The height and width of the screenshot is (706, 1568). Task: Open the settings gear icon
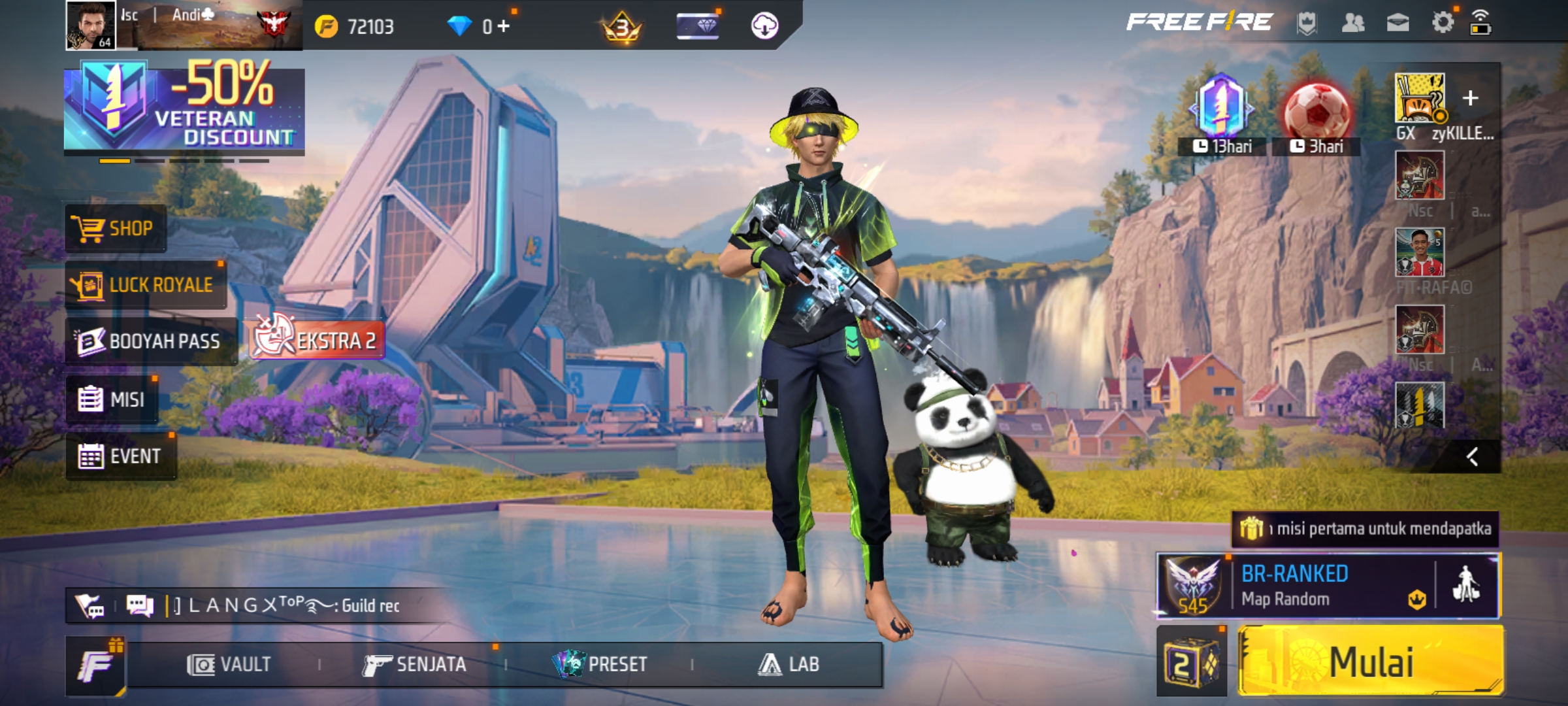(1443, 23)
